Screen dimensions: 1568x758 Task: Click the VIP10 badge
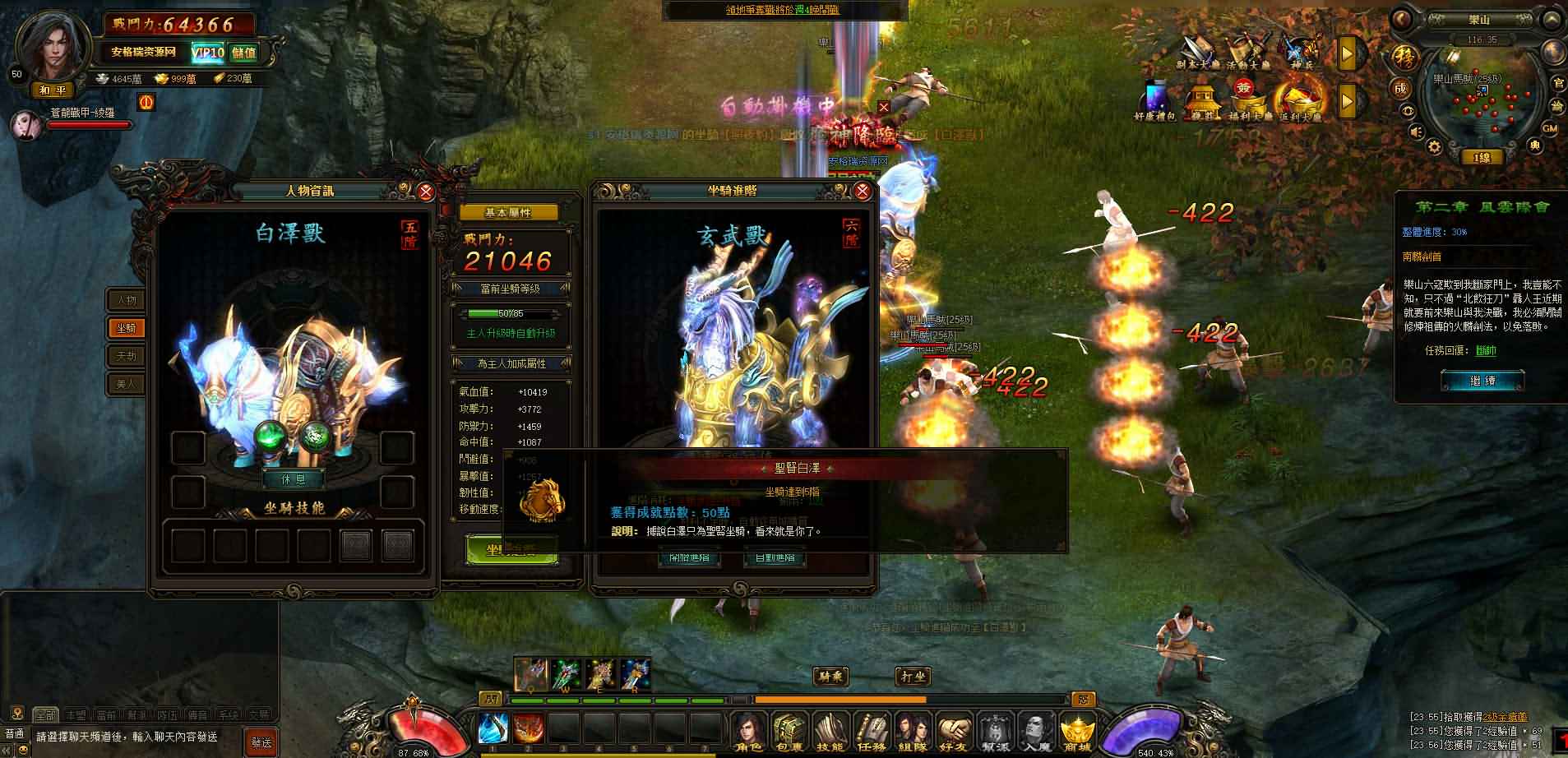pos(207,53)
